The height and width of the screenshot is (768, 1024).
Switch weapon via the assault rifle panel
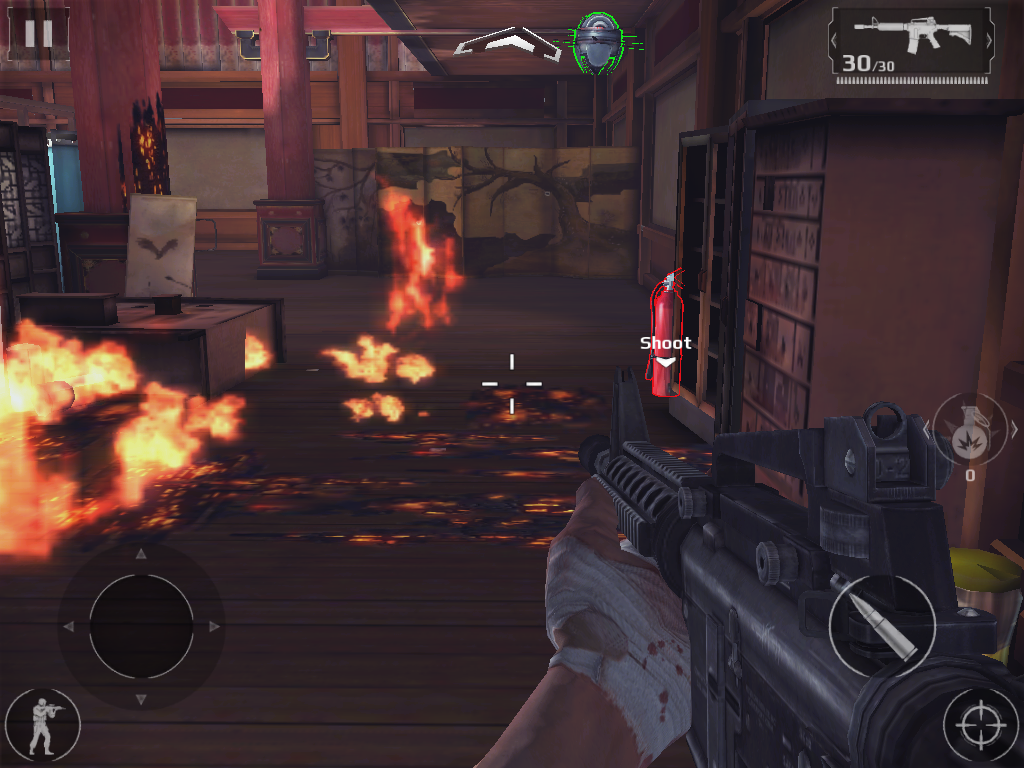(910, 42)
